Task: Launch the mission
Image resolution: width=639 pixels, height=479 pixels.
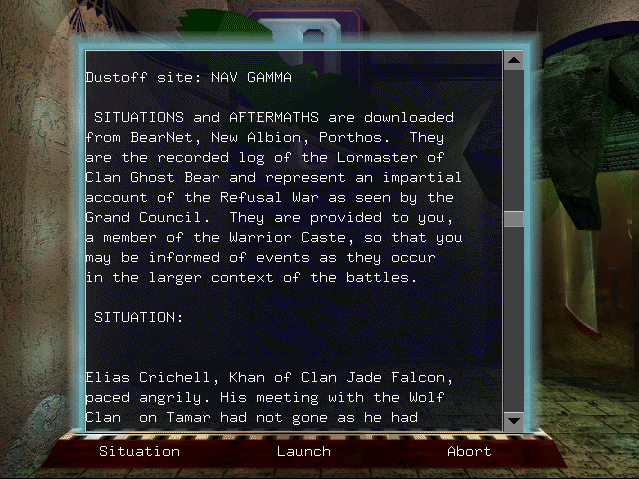Action: 303,451
